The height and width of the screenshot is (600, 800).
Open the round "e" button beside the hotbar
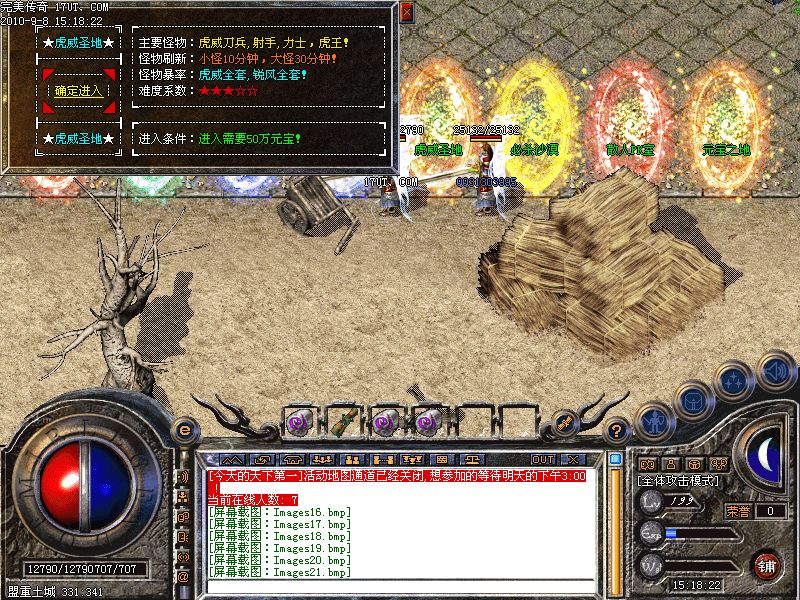click(x=183, y=428)
